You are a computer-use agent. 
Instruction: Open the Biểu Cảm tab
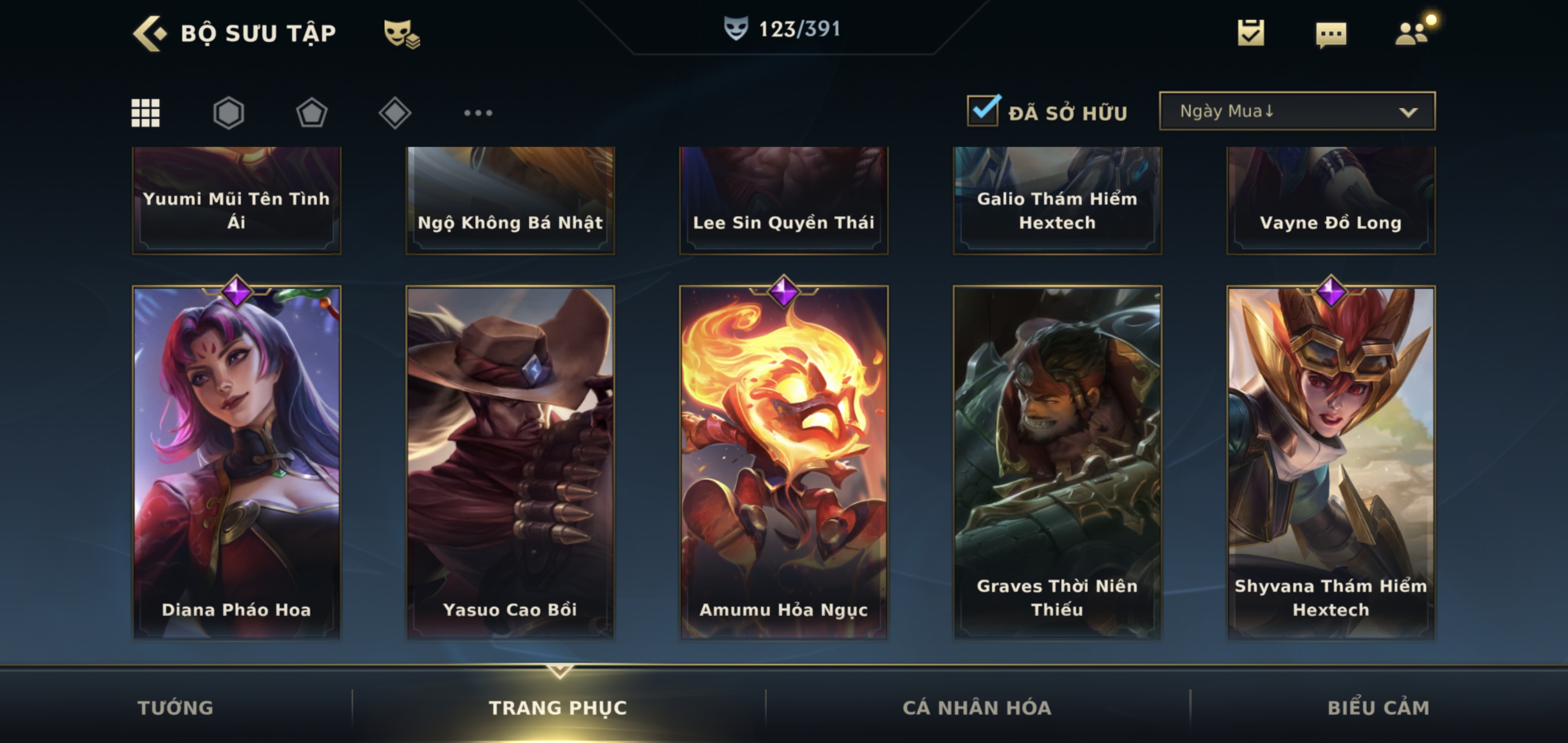coord(1378,708)
